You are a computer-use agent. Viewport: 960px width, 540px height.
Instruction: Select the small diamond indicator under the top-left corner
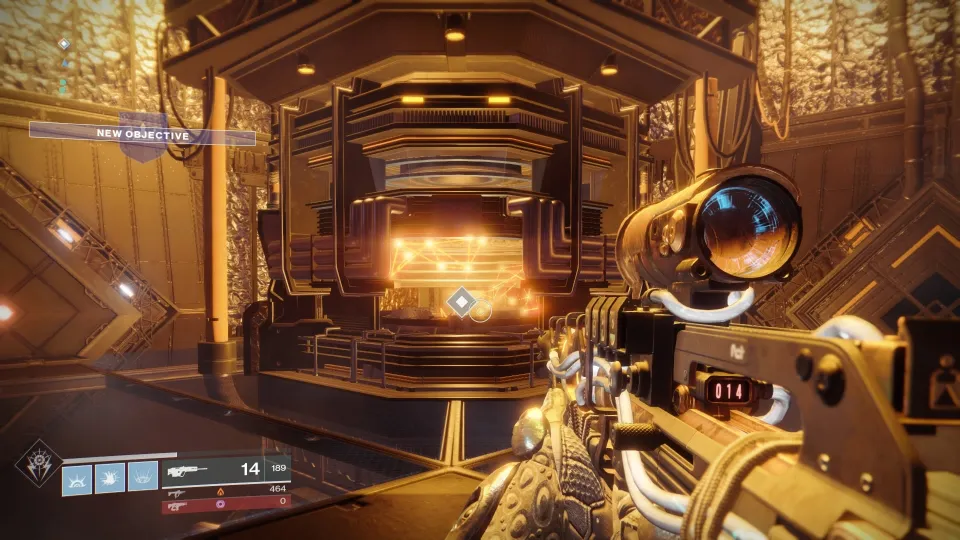coord(64,44)
